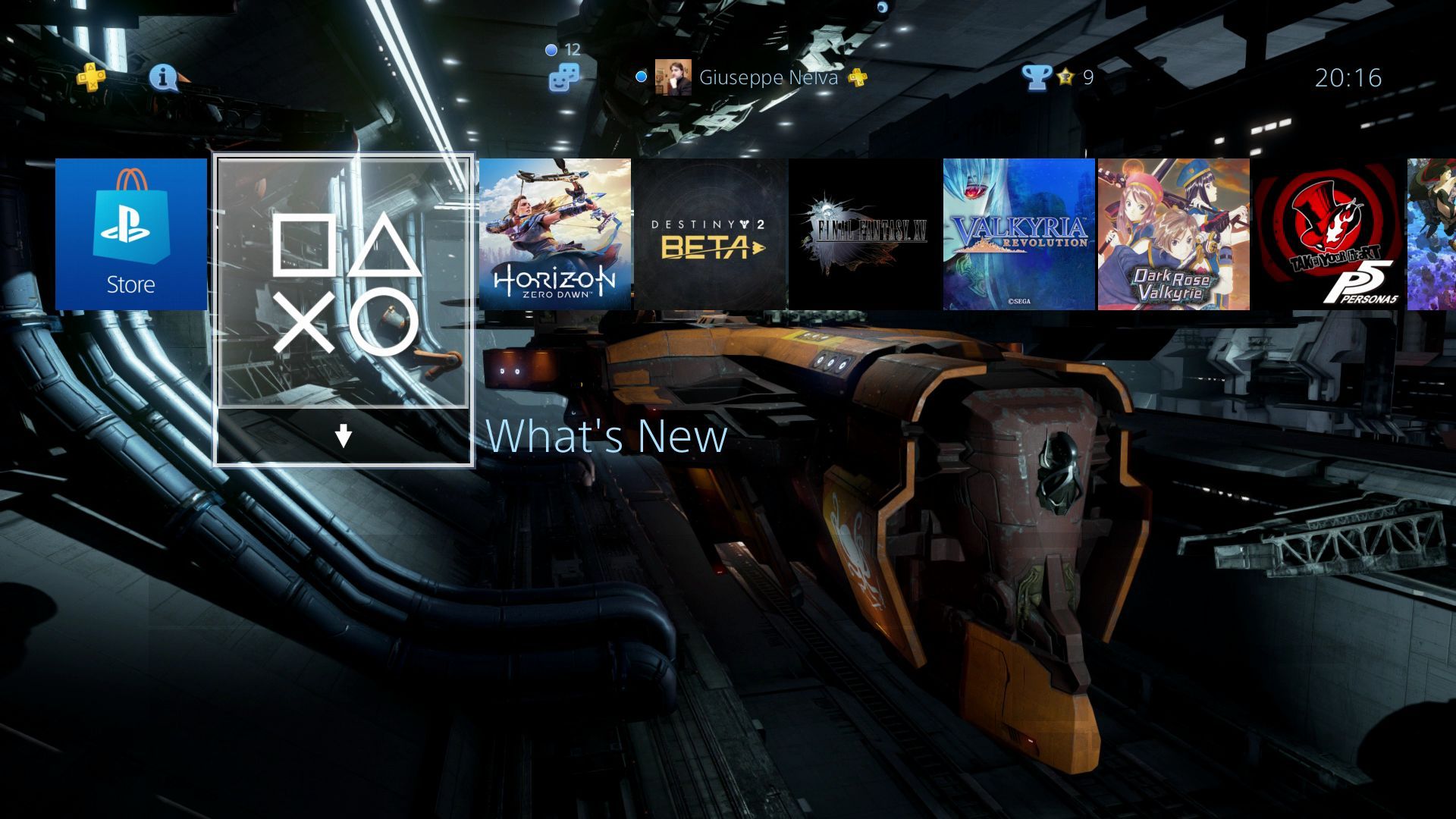Expand What's New with the down arrow
1456x819 pixels.
point(343,435)
